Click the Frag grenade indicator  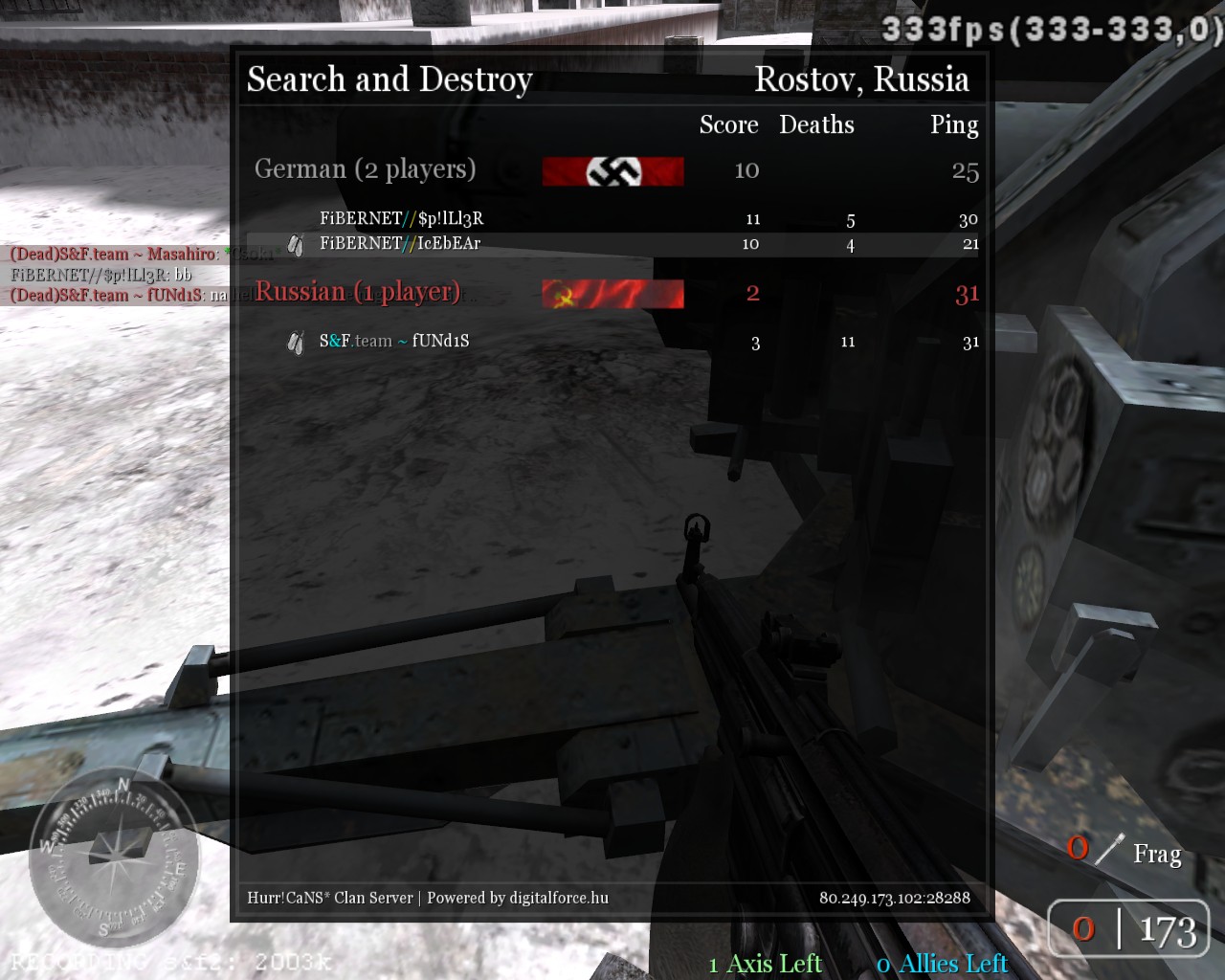tap(1125, 853)
